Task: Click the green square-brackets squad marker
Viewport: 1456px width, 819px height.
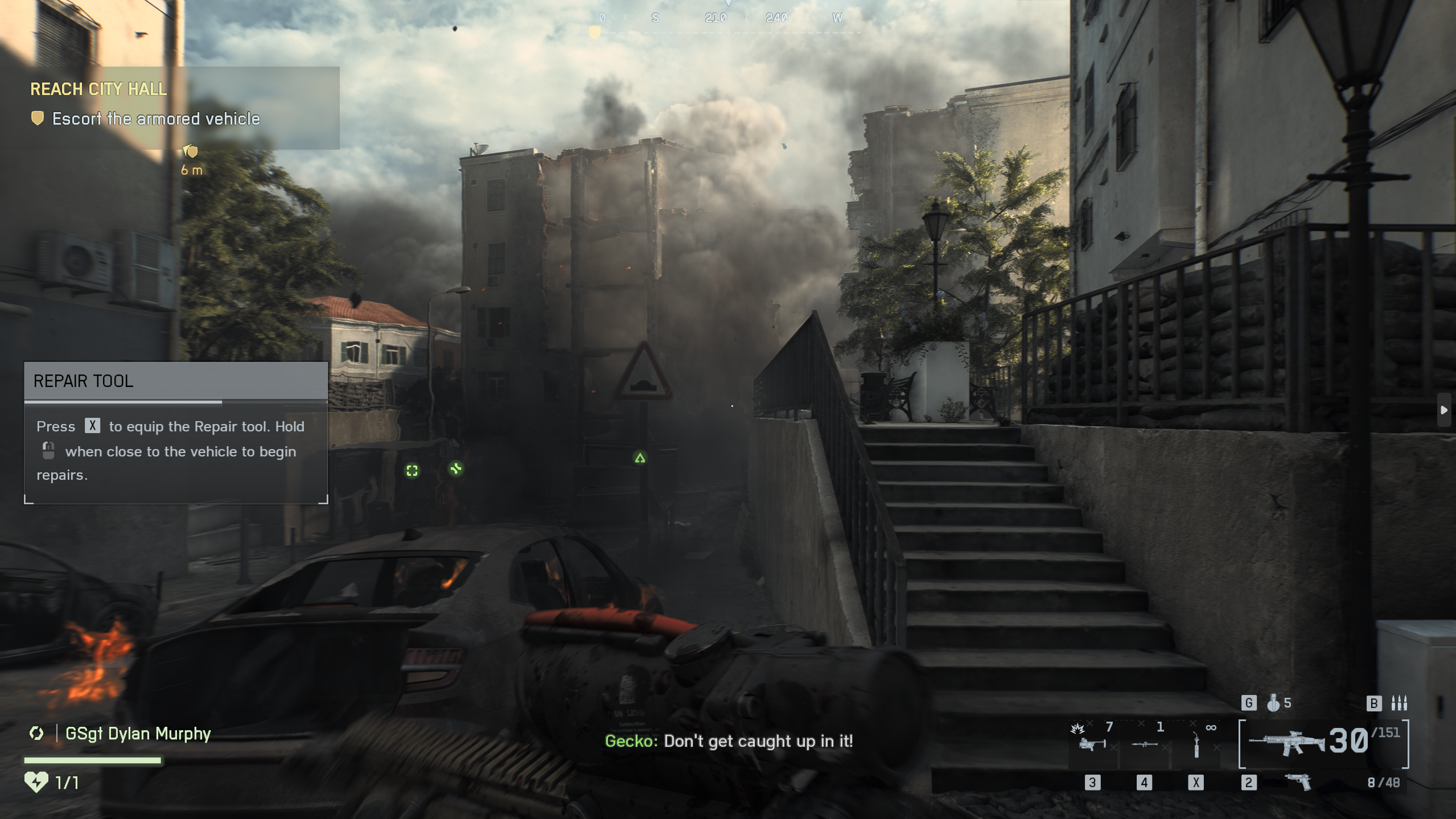Action: point(412,471)
